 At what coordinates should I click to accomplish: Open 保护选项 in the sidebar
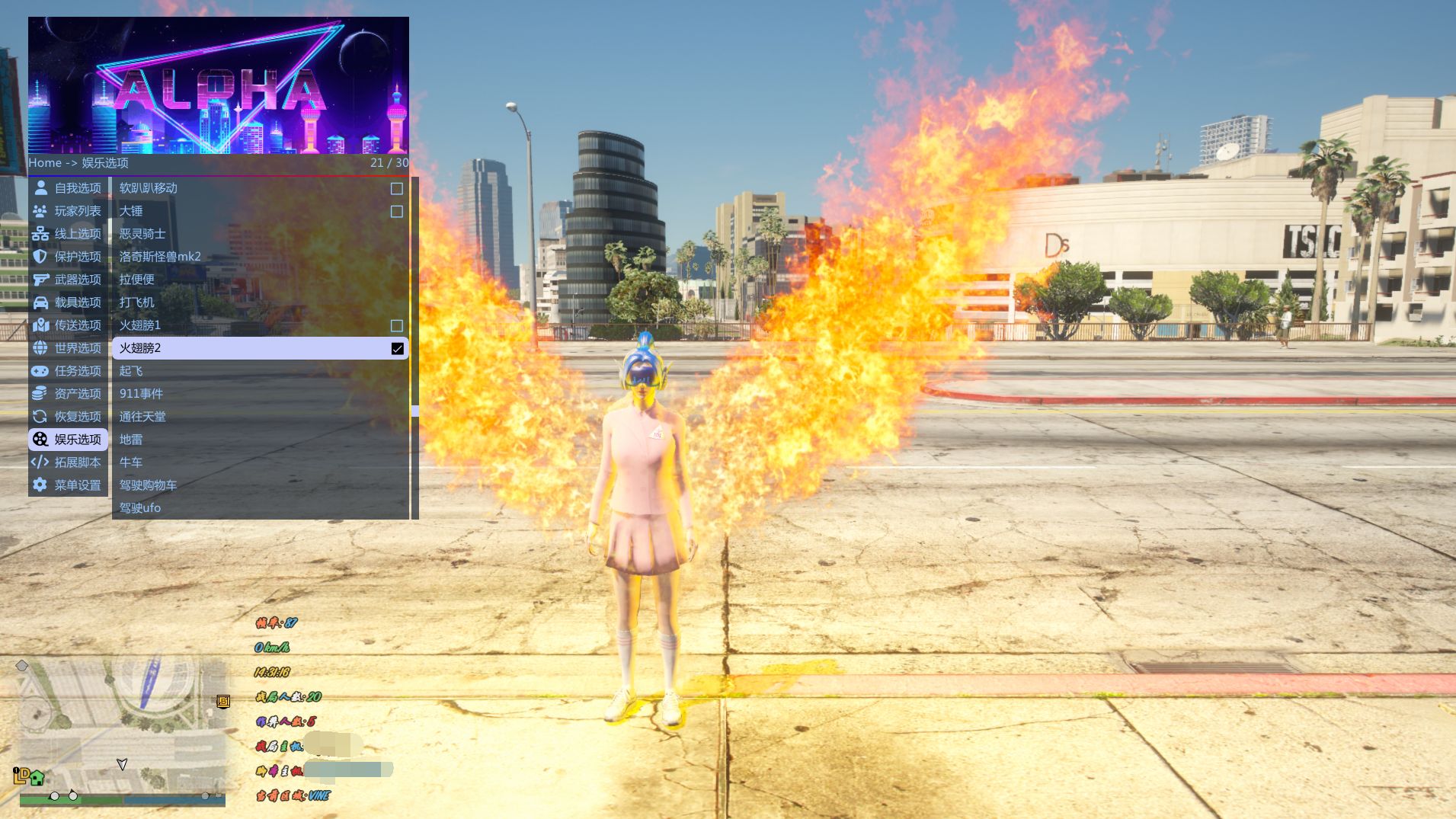(x=68, y=257)
